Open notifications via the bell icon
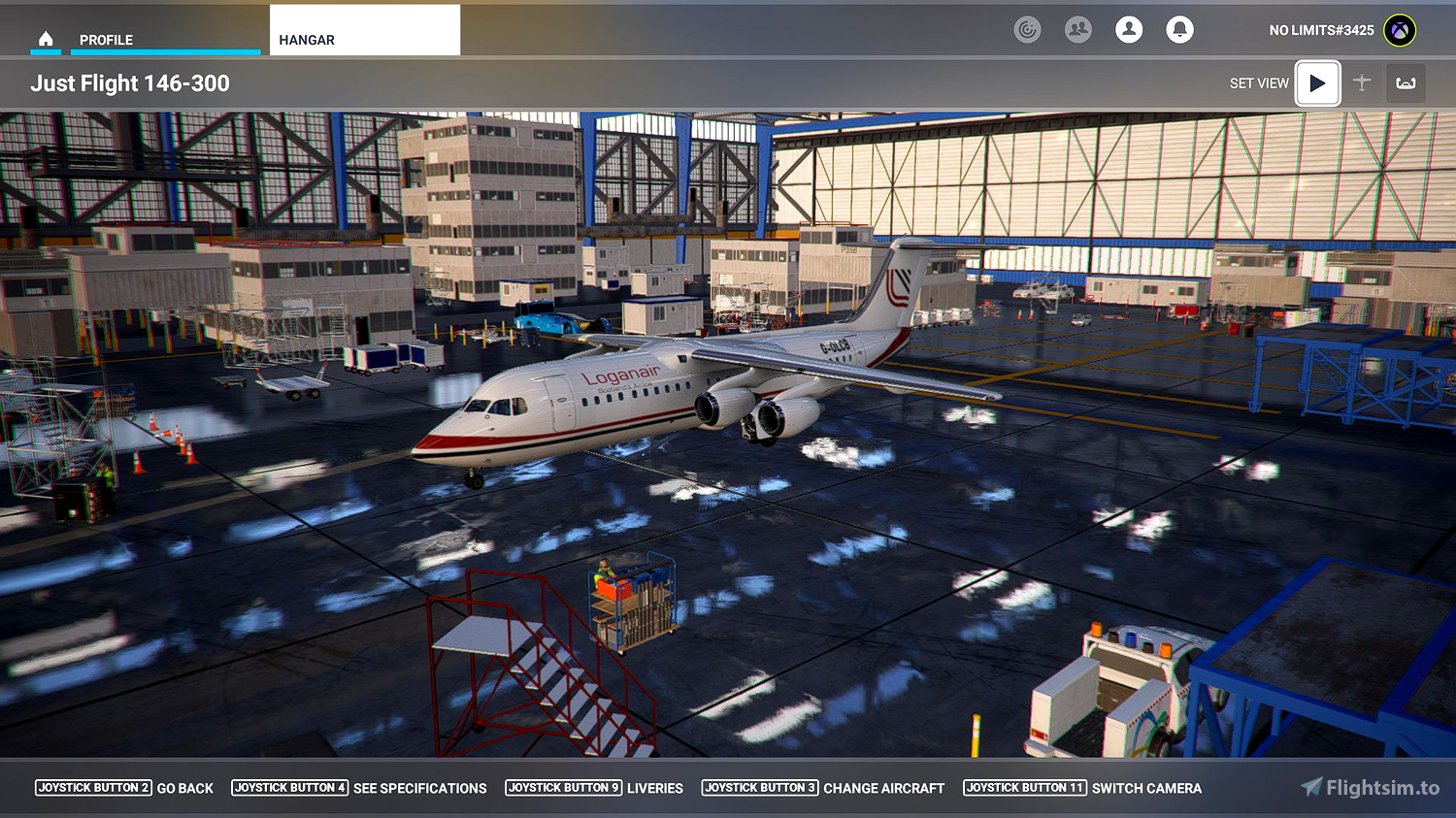 pyautogui.click(x=1179, y=29)
